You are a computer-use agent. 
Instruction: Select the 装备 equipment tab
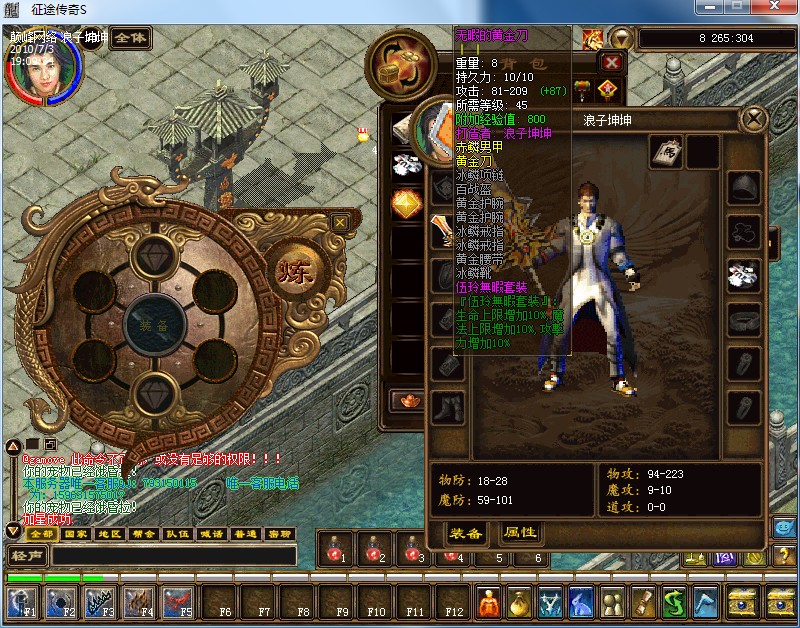(466, 533)
